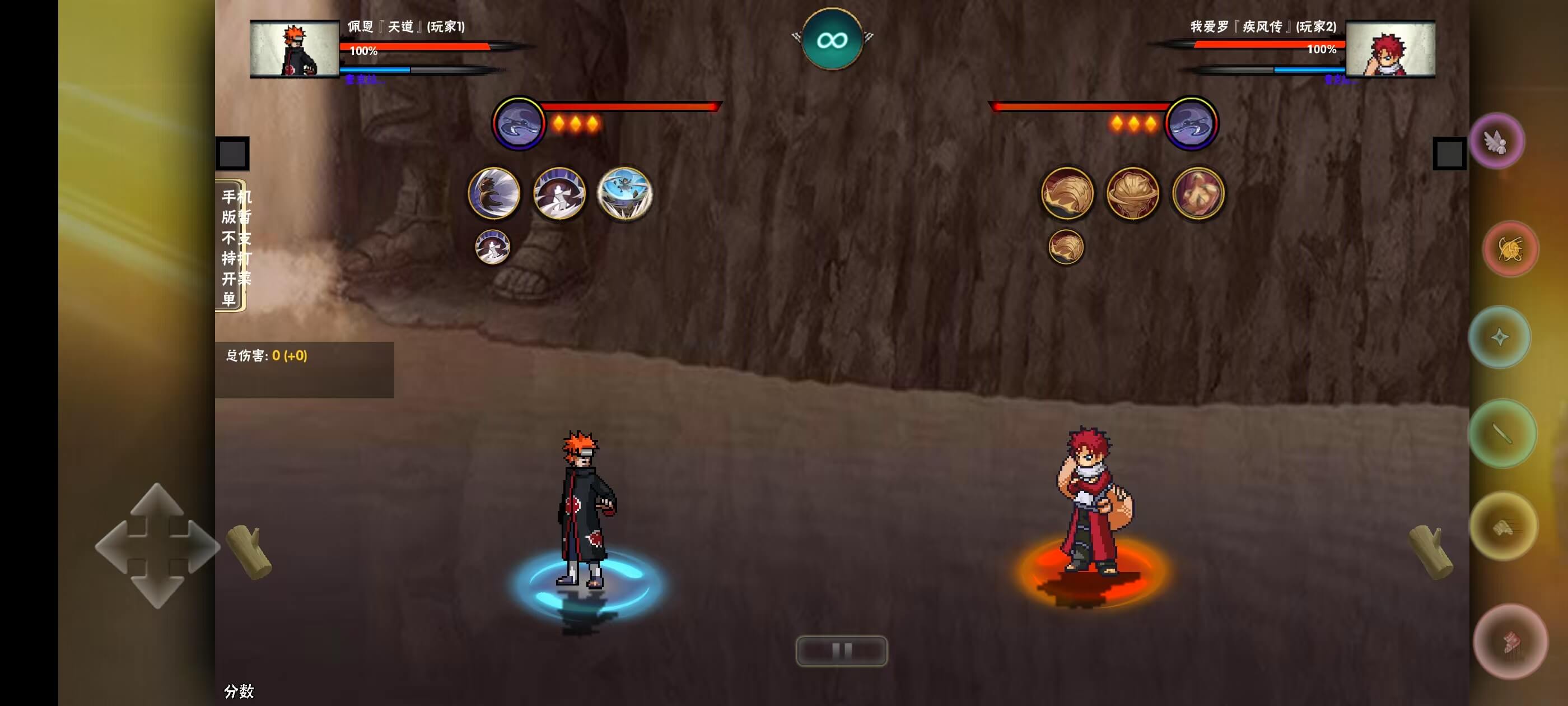Viewport: 1568px width, 706px height.
Task: Tap the pause button at bottom center
Action: click(x=841, y=651)
